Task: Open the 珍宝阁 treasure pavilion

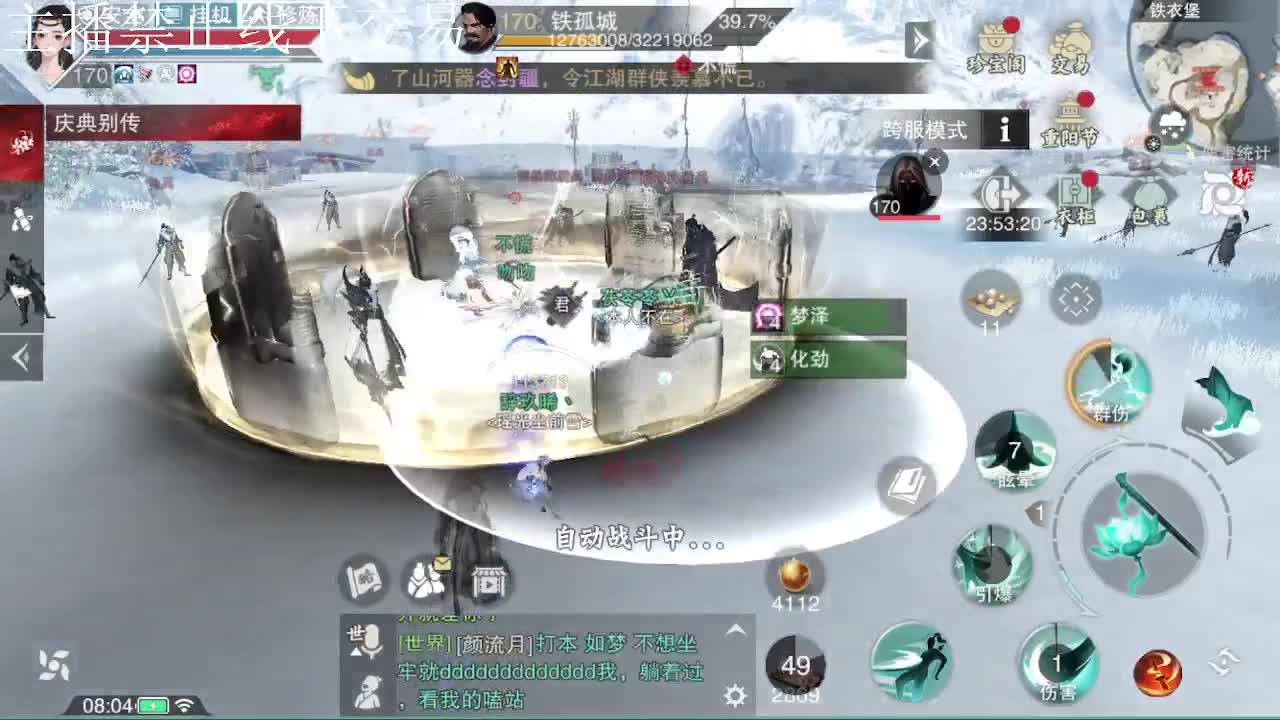Action: [x=994, y=42]
